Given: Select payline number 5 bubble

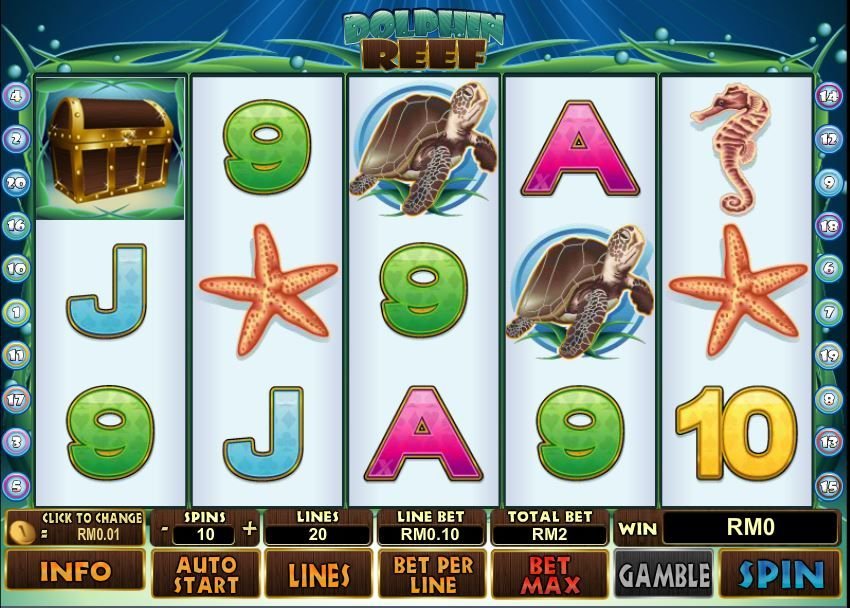Looking at the screenshot, I should tap(16, 486).
